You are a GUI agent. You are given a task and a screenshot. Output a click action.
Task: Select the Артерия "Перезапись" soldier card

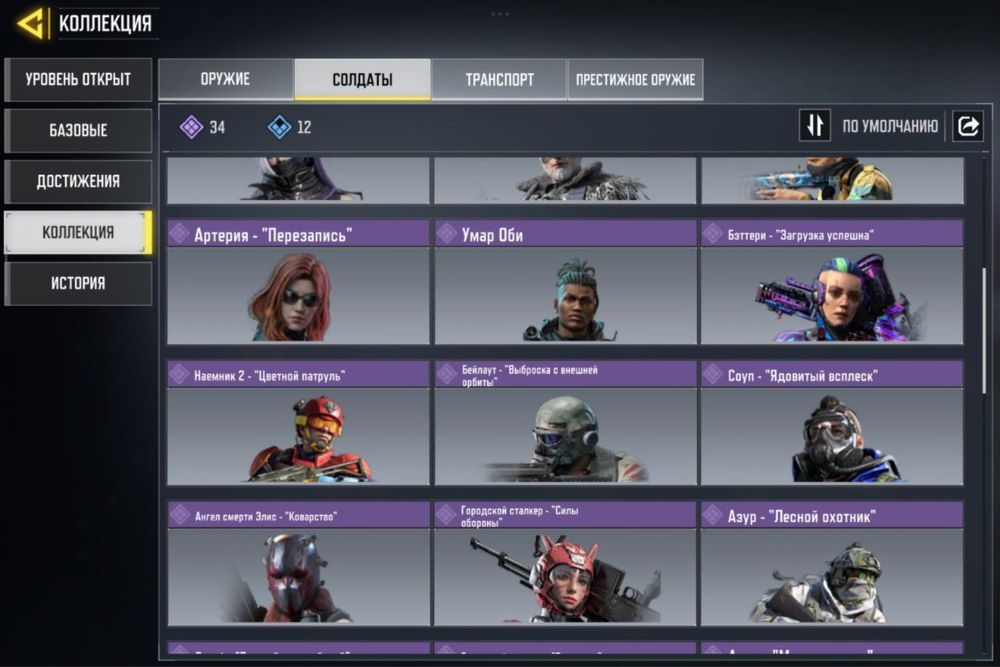(x=298, y=283)
